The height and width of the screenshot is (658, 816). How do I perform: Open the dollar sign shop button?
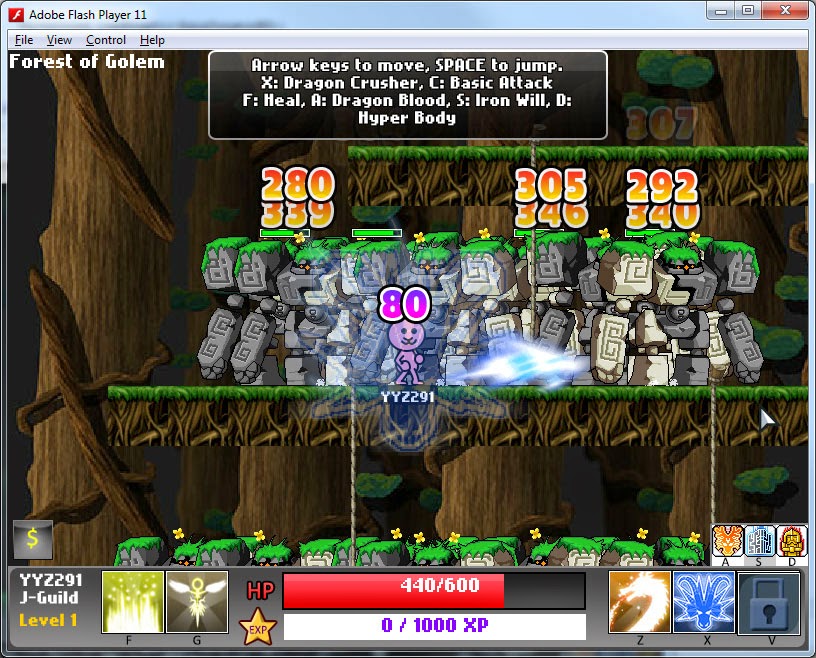[x=32, y=539]
